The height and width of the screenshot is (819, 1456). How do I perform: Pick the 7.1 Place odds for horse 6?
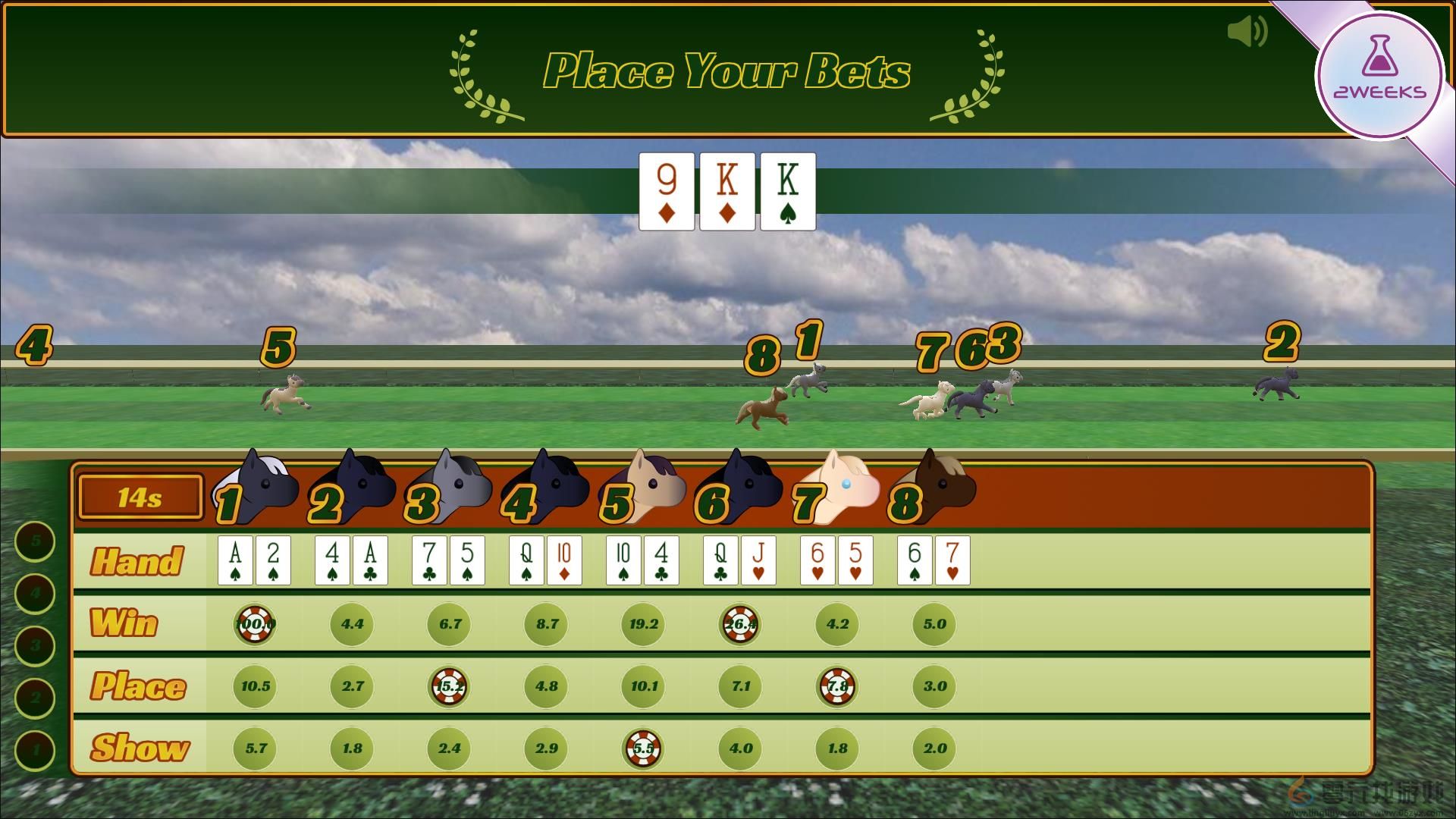[740, 686]
